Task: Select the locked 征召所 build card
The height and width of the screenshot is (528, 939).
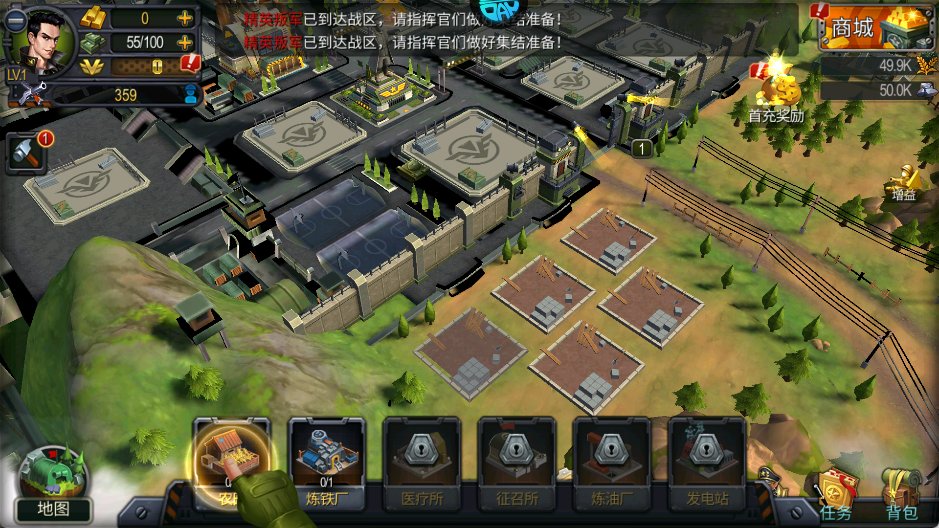Action: pyautogui.click(x=516, y=455)
